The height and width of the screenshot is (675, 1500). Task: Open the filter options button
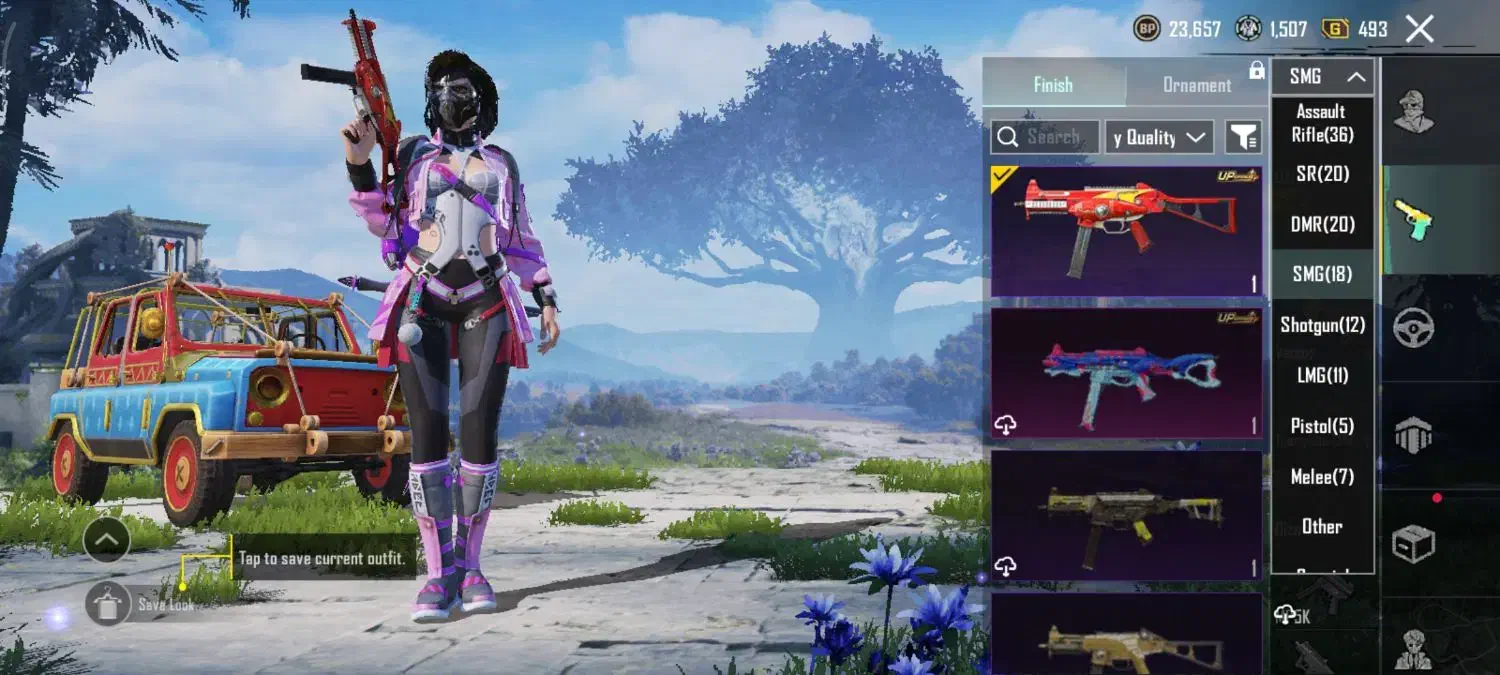pos(1244,137)
